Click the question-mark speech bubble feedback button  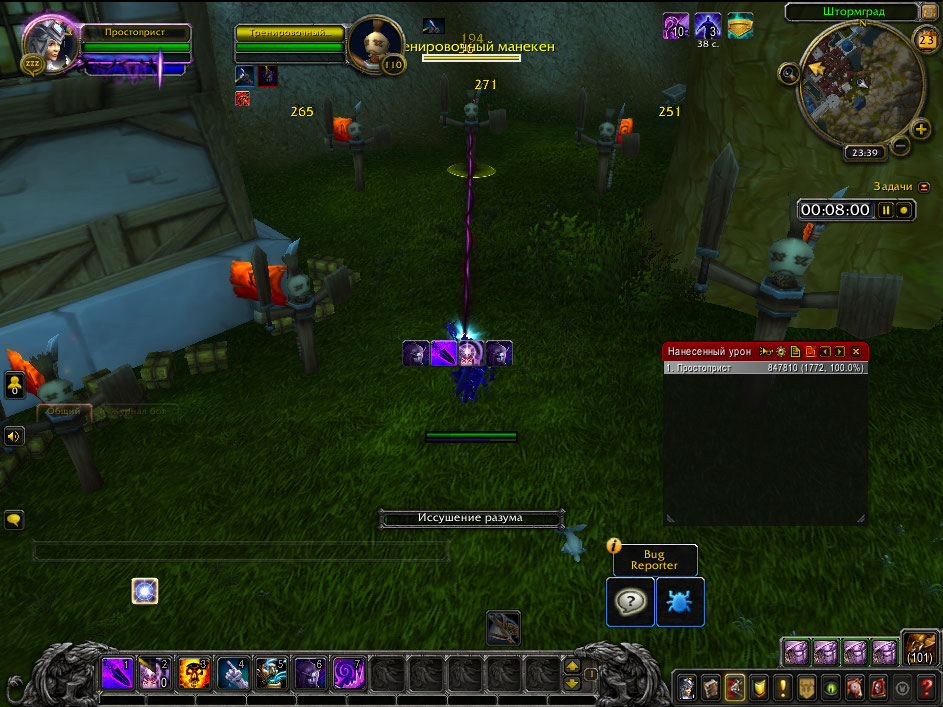click(630, 602)
